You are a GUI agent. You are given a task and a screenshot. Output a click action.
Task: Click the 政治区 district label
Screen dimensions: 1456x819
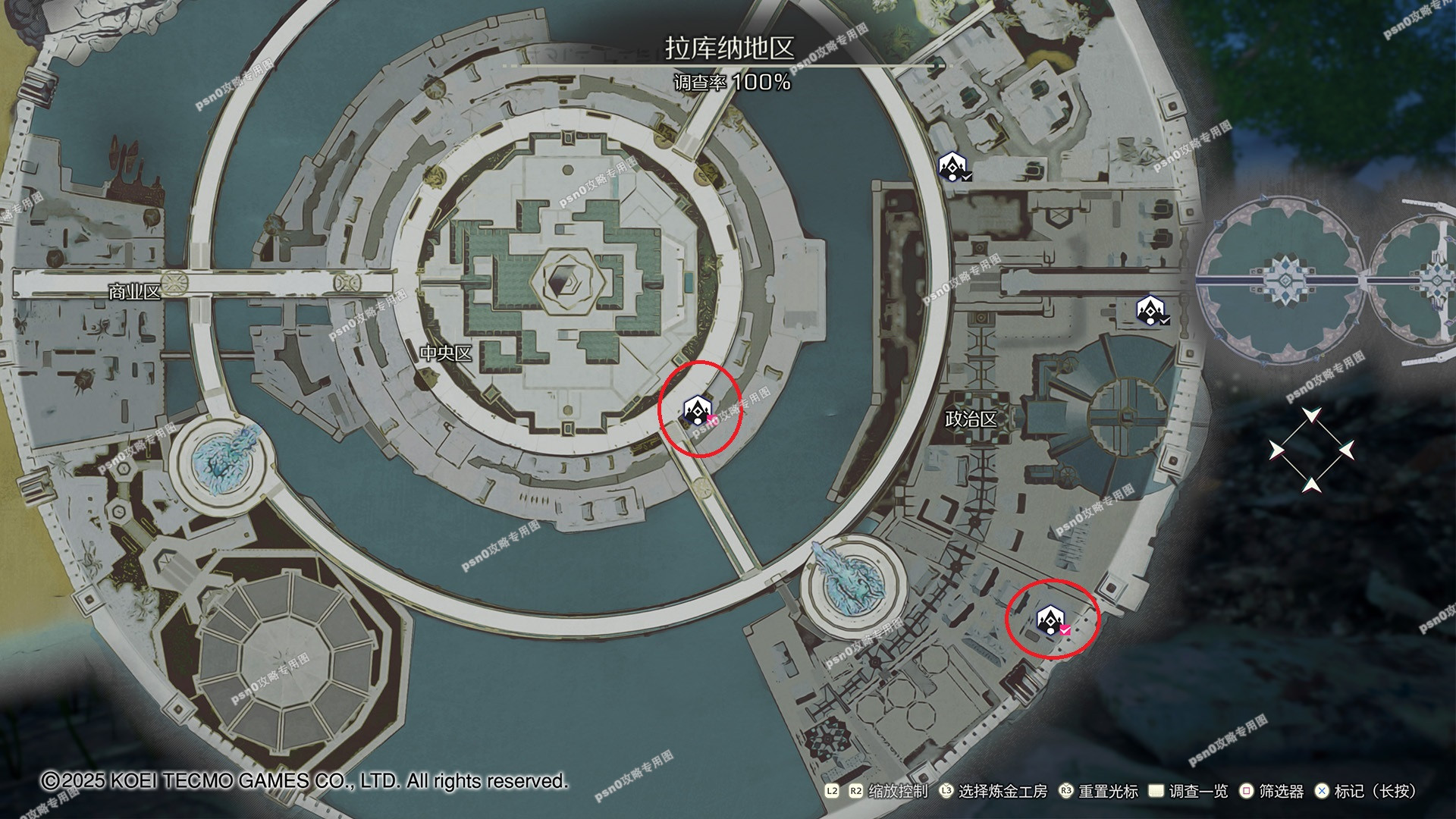[971, 419]
